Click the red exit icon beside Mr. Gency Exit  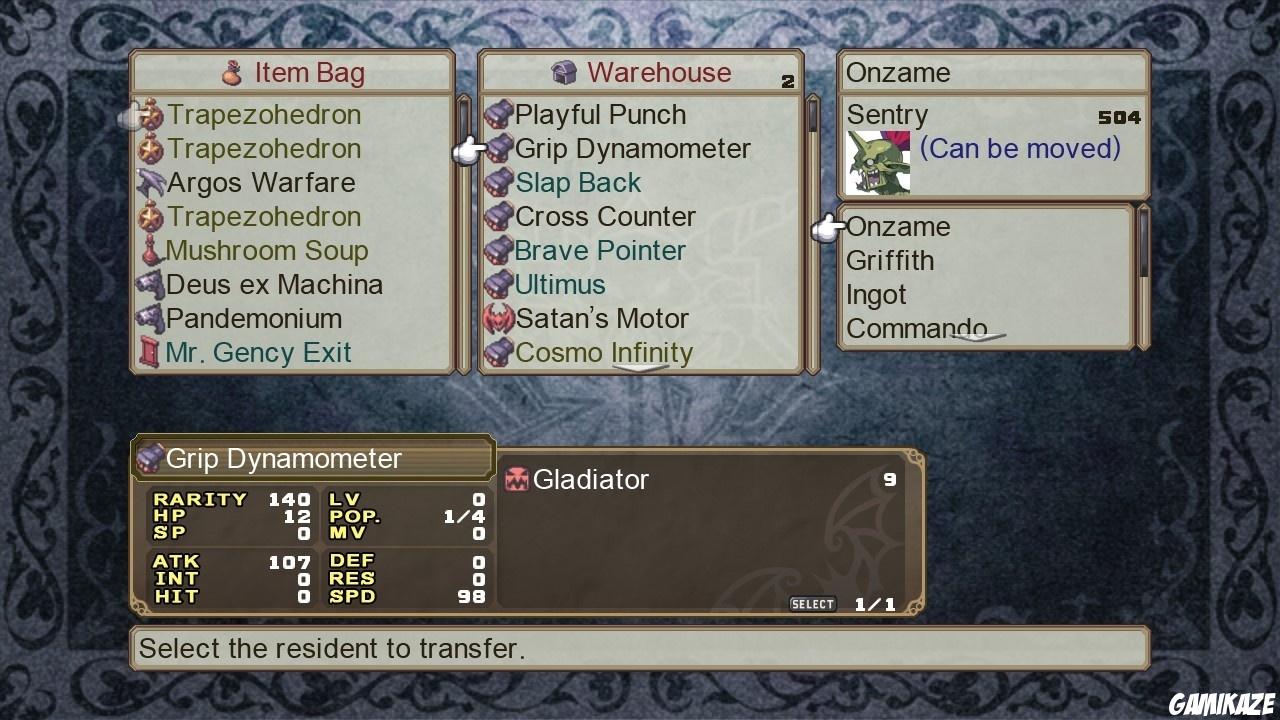pos(148,352)
